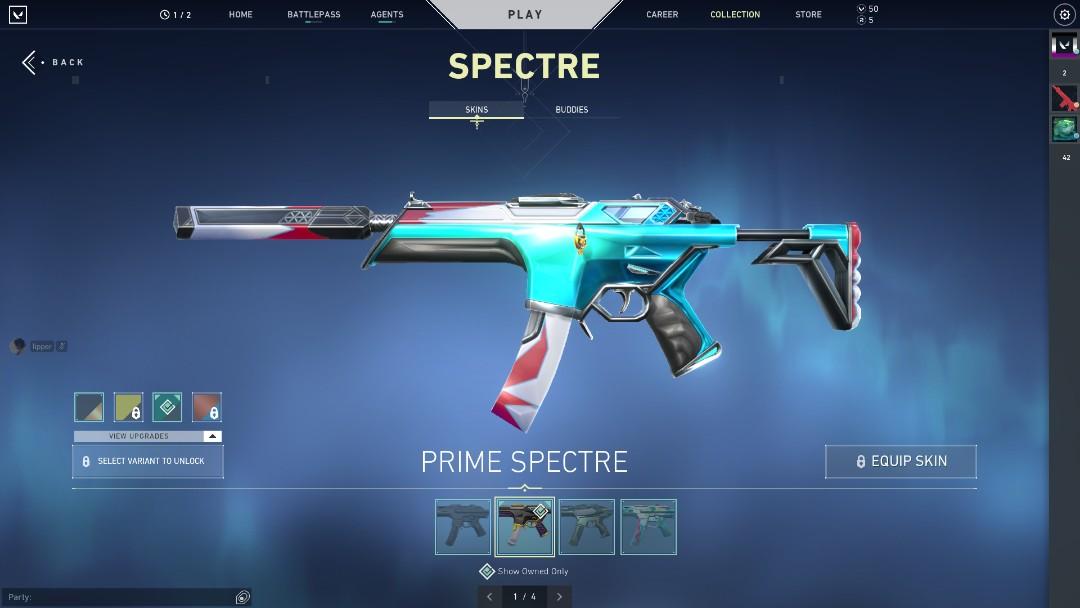
Task: Pick the locked yellow color variant
Action: (128, 407)
